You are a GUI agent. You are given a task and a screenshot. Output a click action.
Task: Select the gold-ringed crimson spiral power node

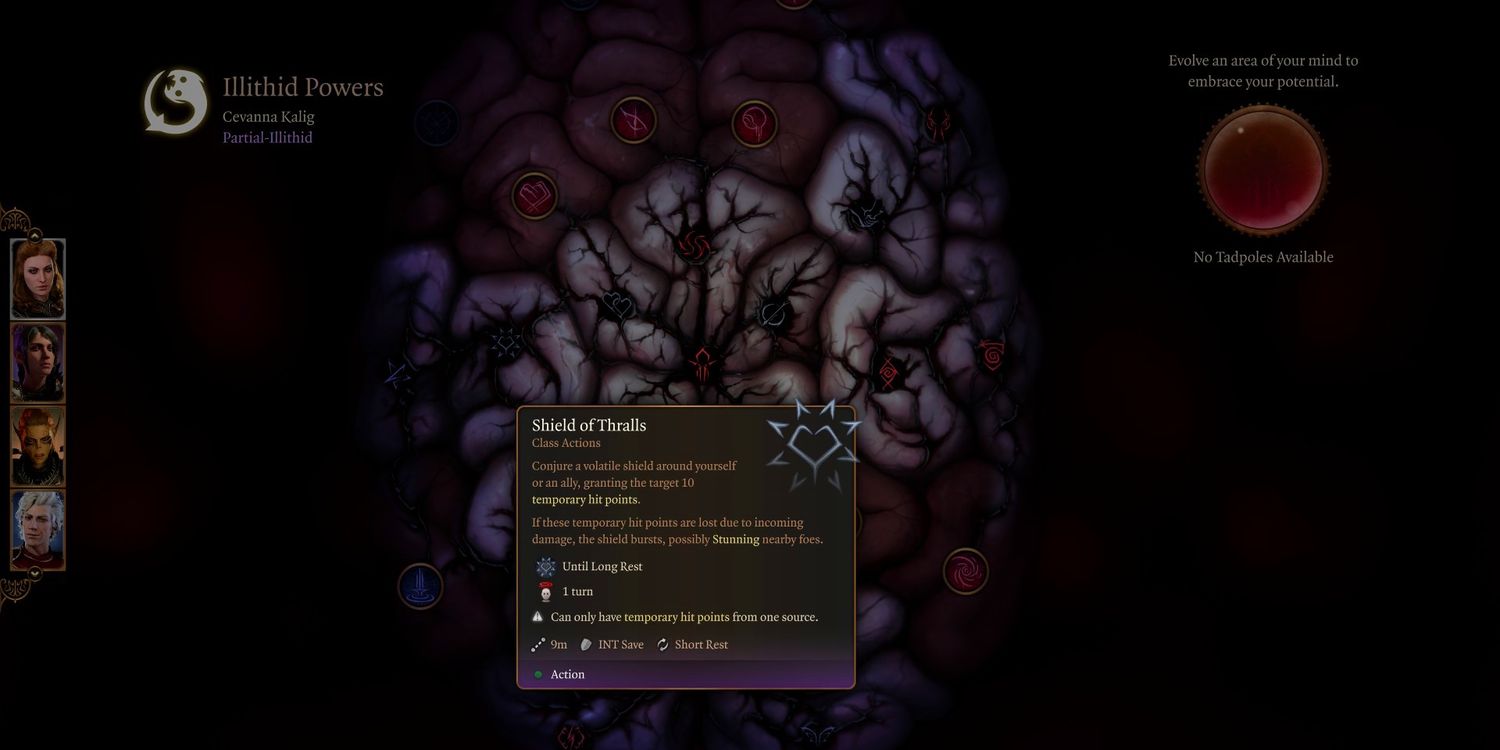click(965, 571)
